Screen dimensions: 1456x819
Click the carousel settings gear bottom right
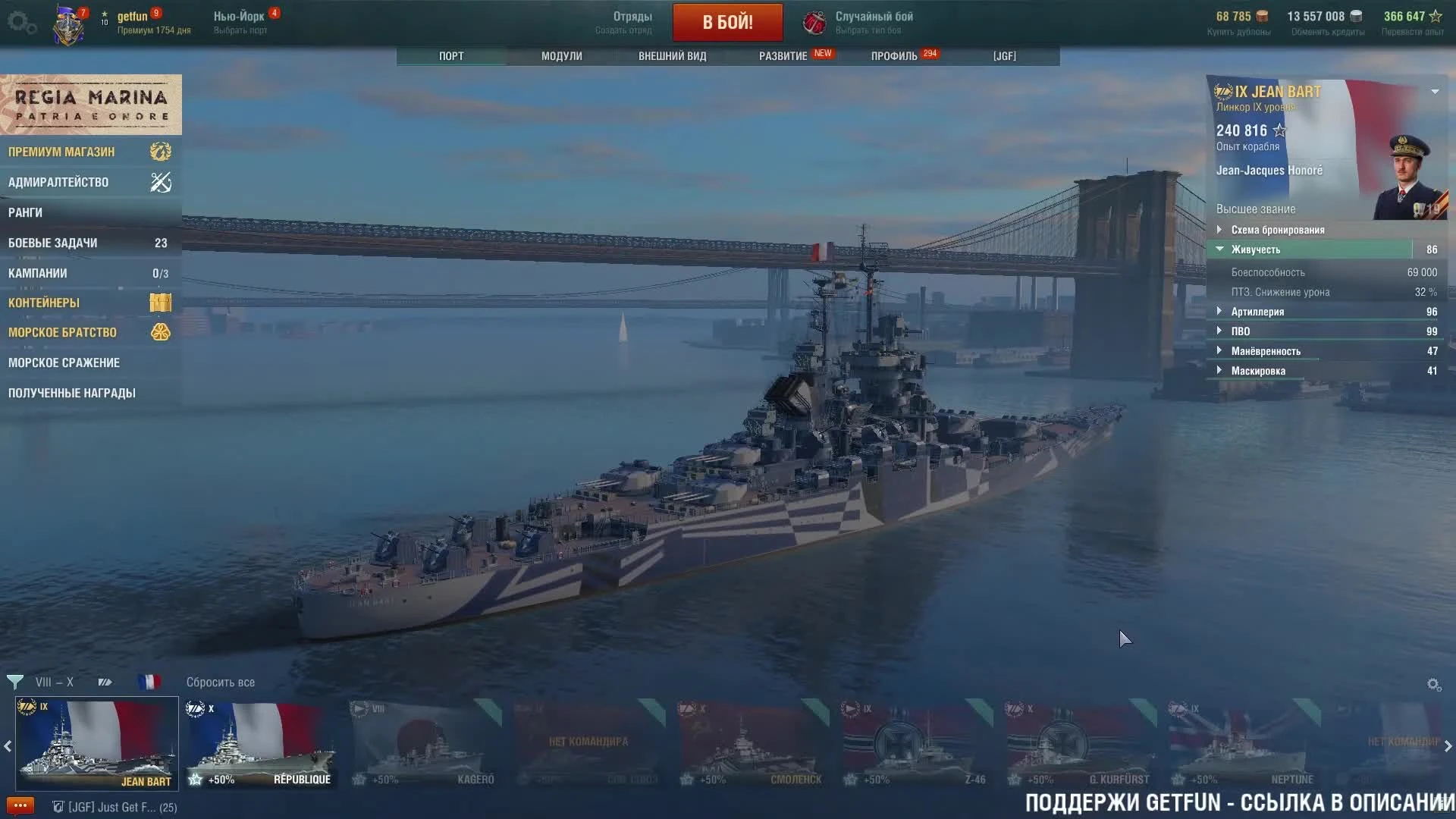[1435, 684]
